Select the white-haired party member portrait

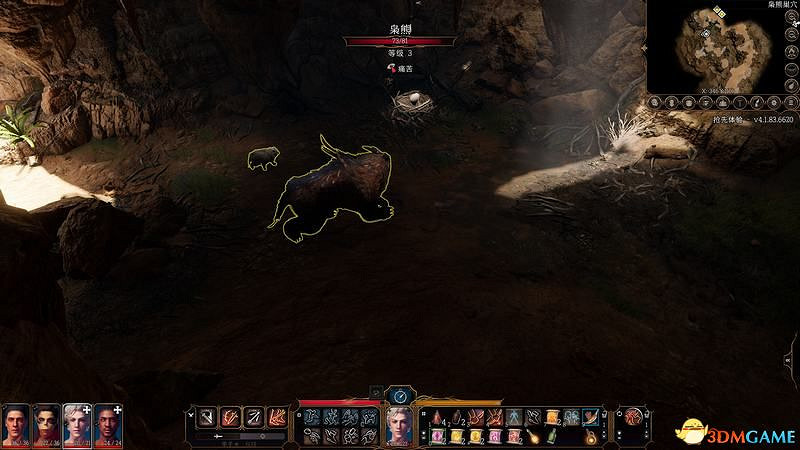click(x=77, y=423)
